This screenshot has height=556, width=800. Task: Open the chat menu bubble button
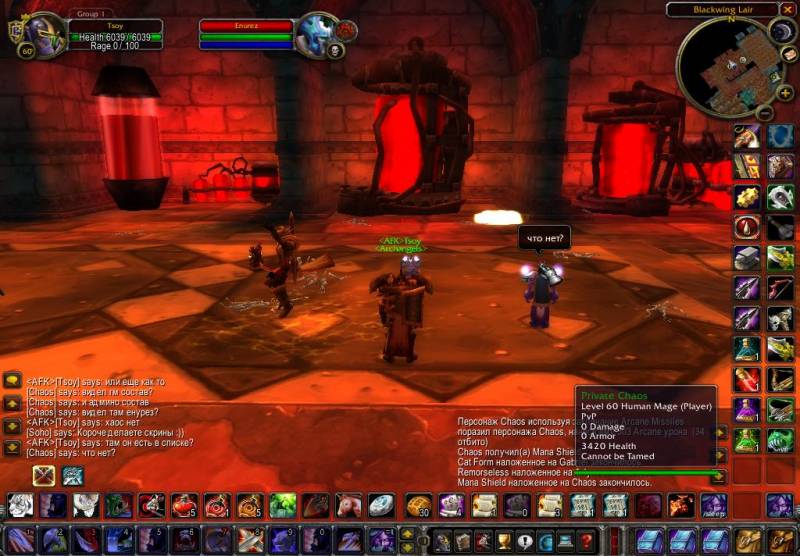13,380
